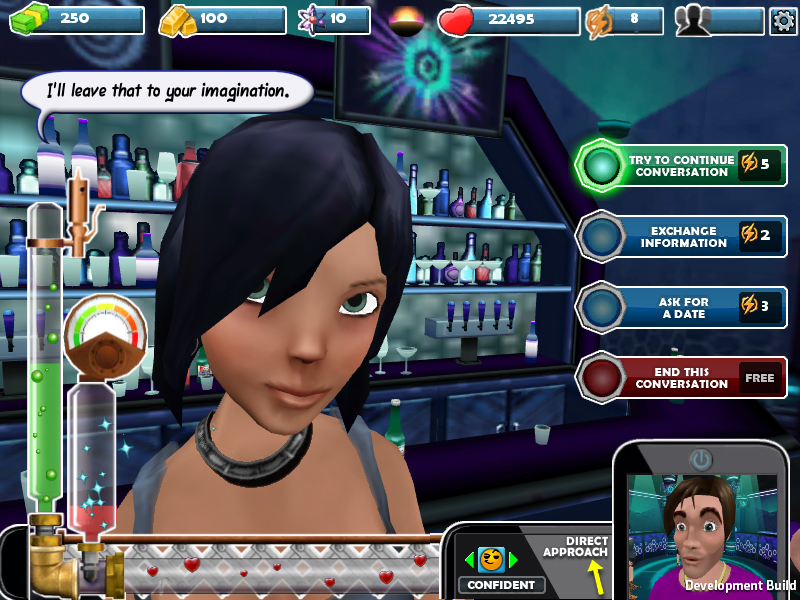This screenshot has width=800, height=600.
Task: Open the gear settings menu
Action: 783,21
